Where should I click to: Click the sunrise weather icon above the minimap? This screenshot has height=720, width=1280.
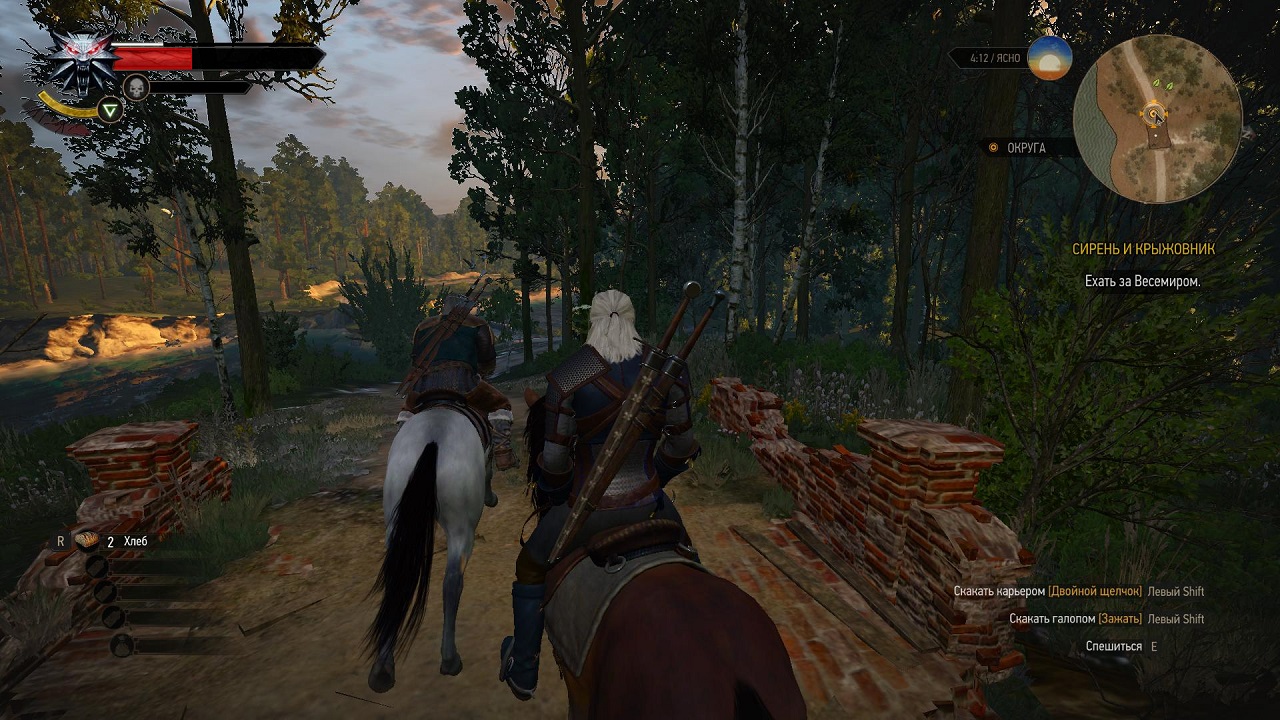point(1048,58)
